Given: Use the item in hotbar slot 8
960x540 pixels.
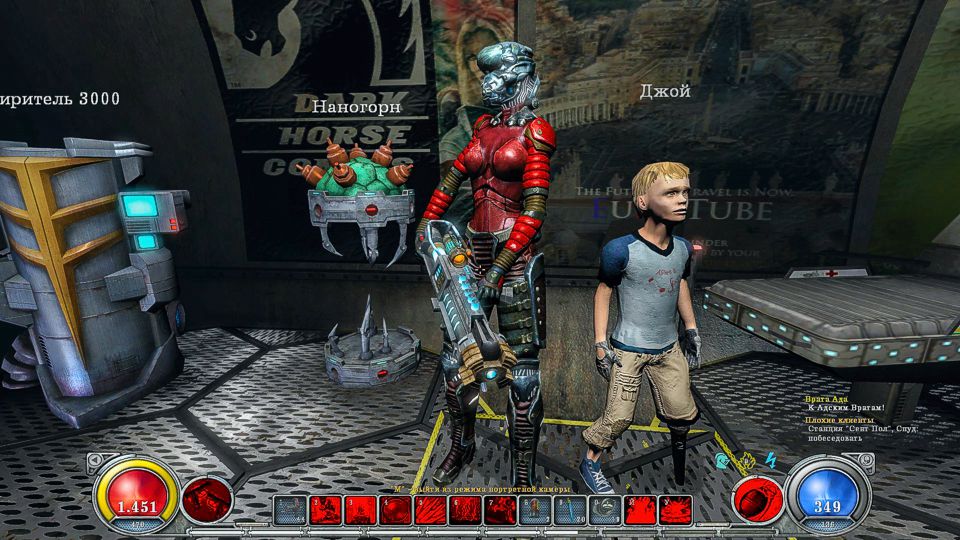Looking at the screenshot, I should click(535, 510).
